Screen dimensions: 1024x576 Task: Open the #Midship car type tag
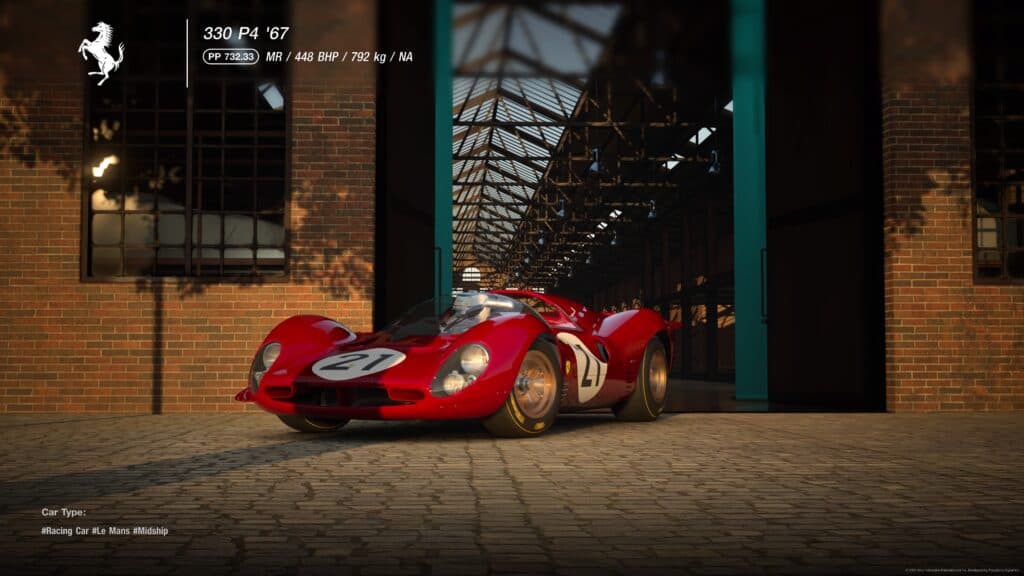point(150,531)
